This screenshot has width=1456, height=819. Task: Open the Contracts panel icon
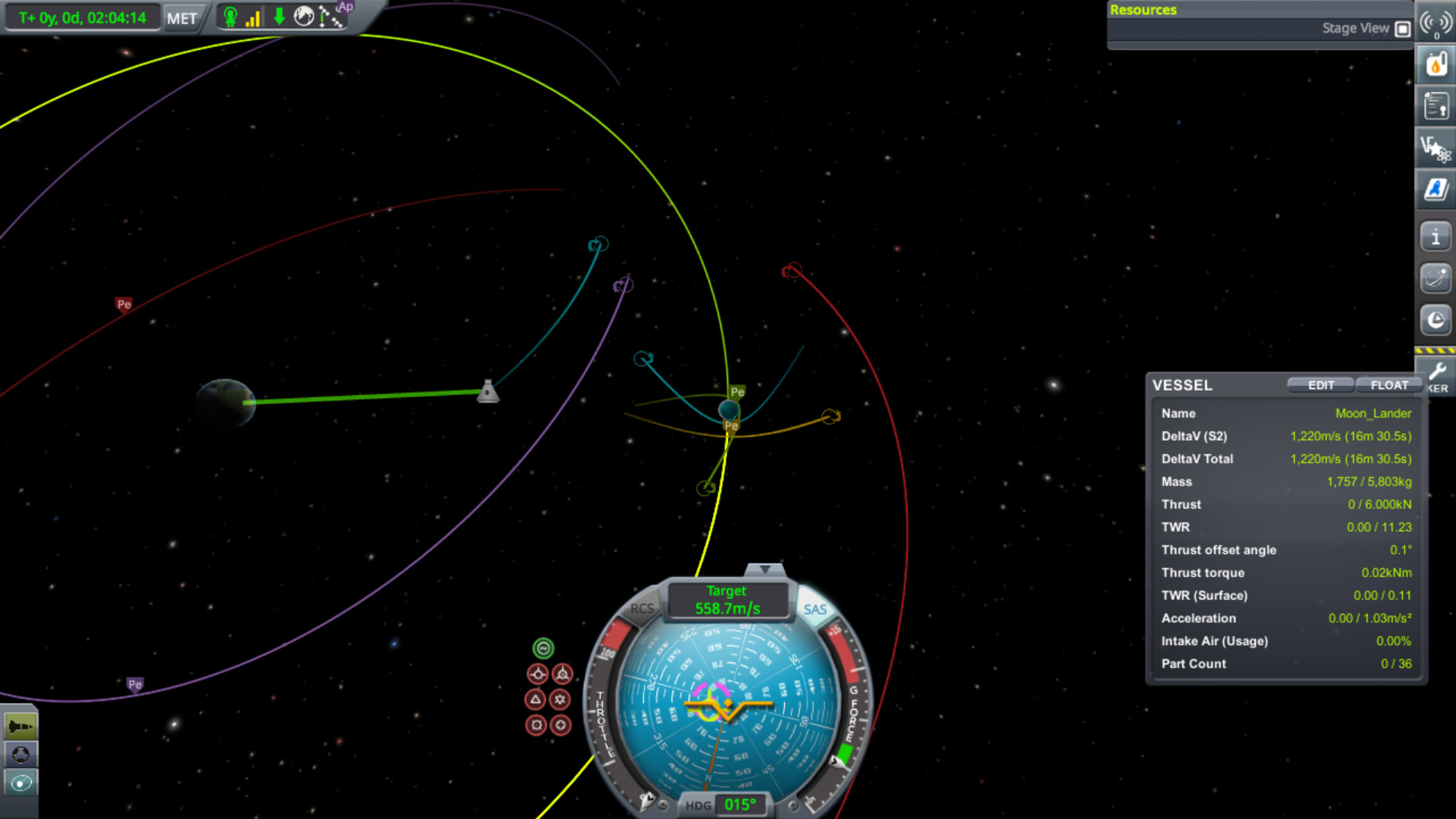(1436, 105)
